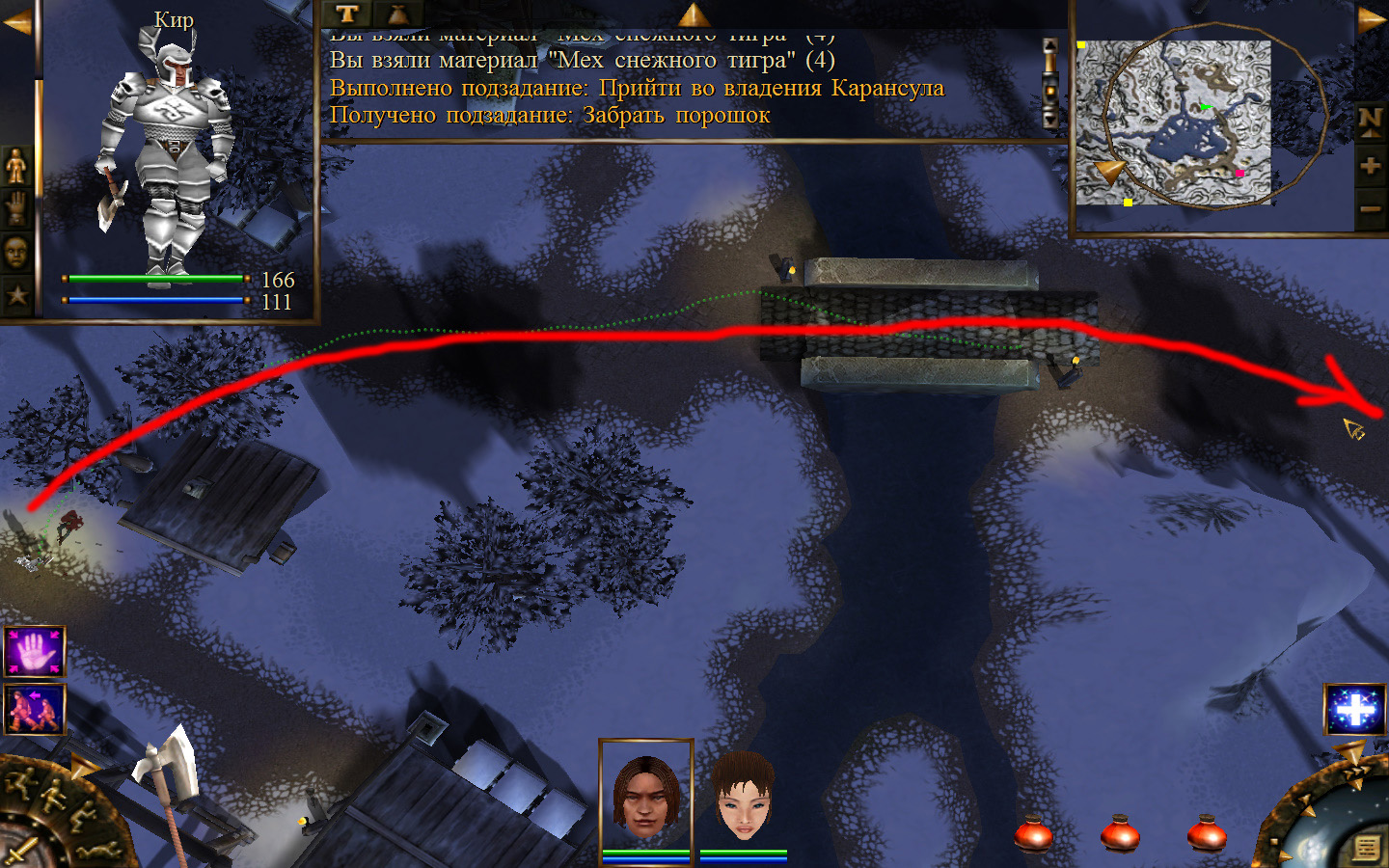This screenshot has height=868, width=1389.
Task: Align the minimap to north with N button
Action: pyautogui.click(x=1370, y=122)
